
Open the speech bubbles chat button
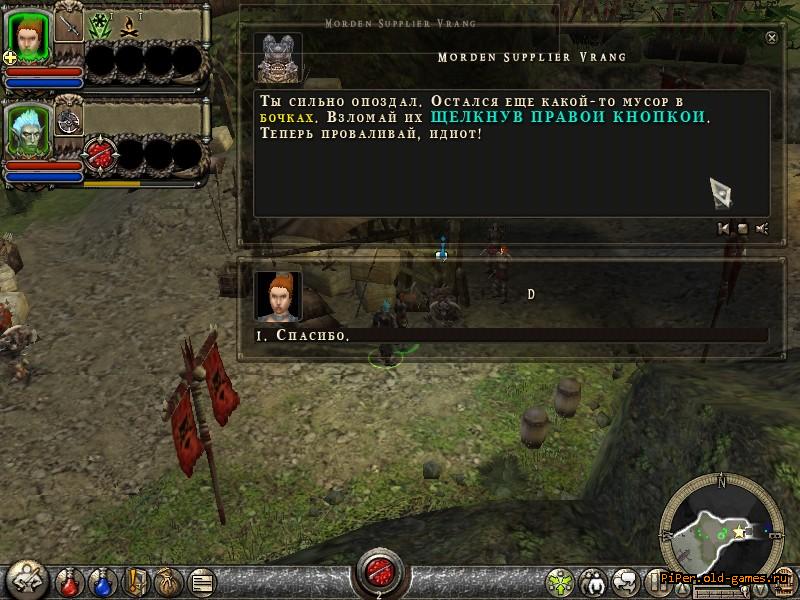[628, 581]
